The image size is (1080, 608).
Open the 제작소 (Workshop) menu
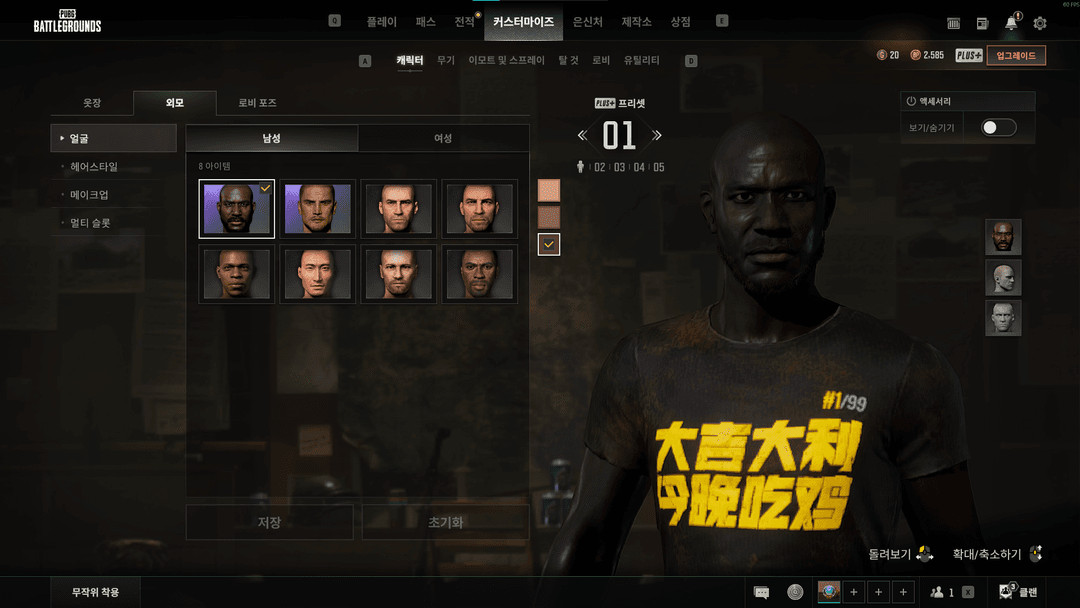pyautogui.click(x=636, y=21)
